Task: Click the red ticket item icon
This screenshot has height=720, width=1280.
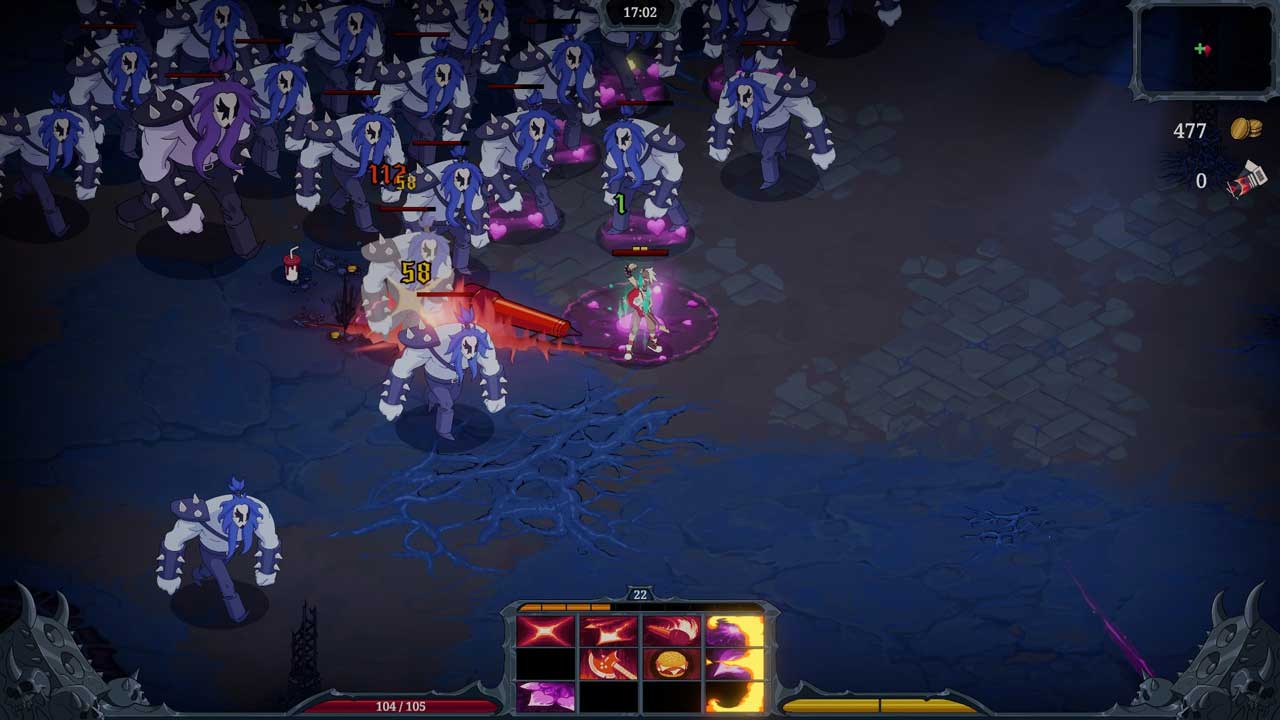Action: (x=1247, y=181)
